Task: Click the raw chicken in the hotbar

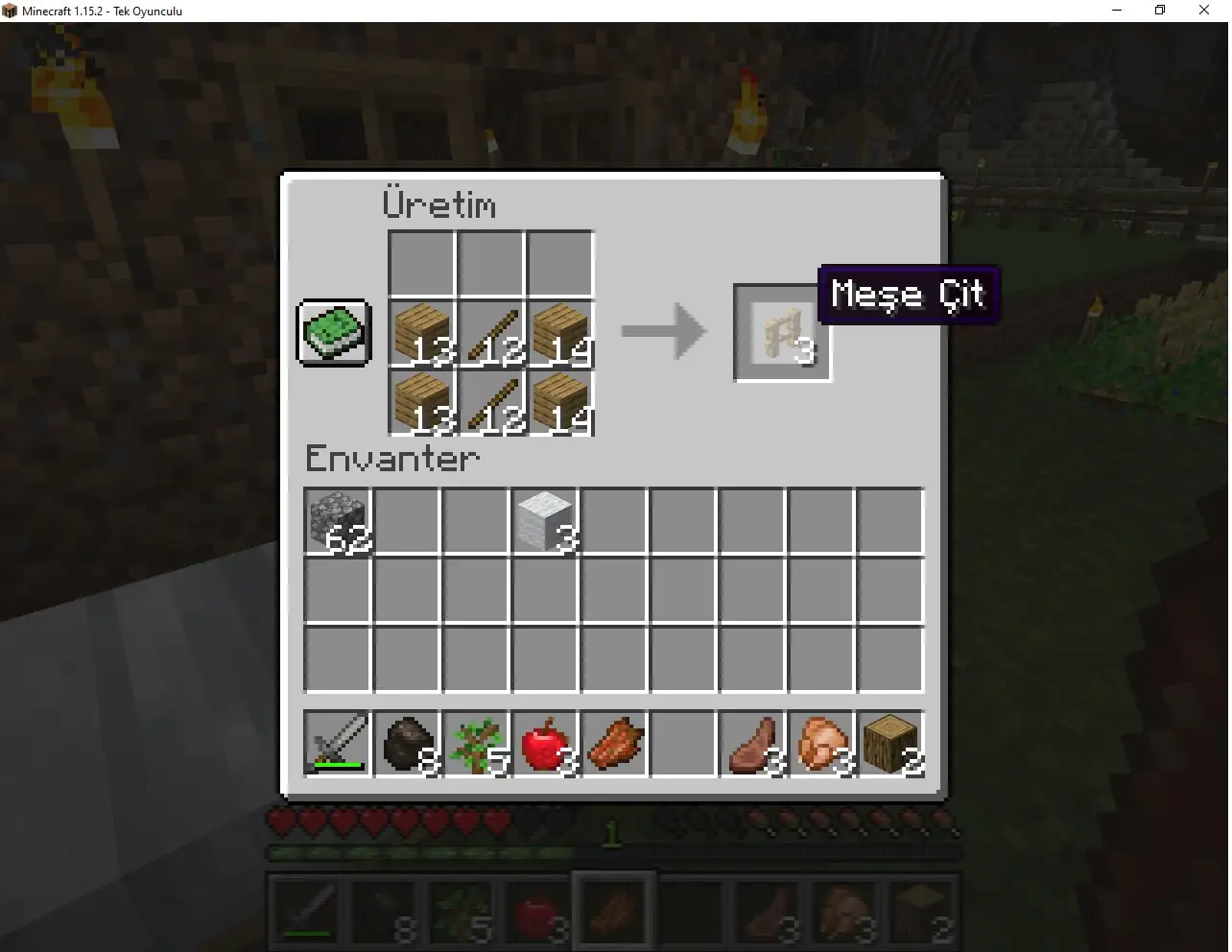Action: (x=820, y=744)
